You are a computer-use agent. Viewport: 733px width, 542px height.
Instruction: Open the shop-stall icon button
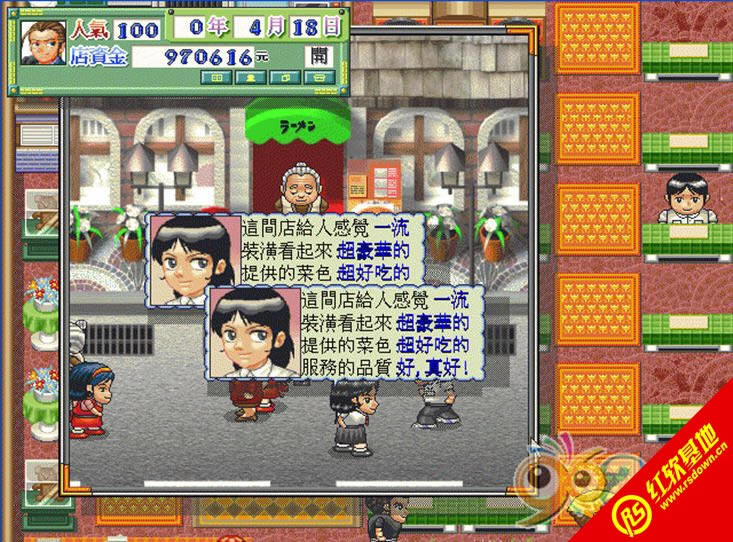pos(318,78)
